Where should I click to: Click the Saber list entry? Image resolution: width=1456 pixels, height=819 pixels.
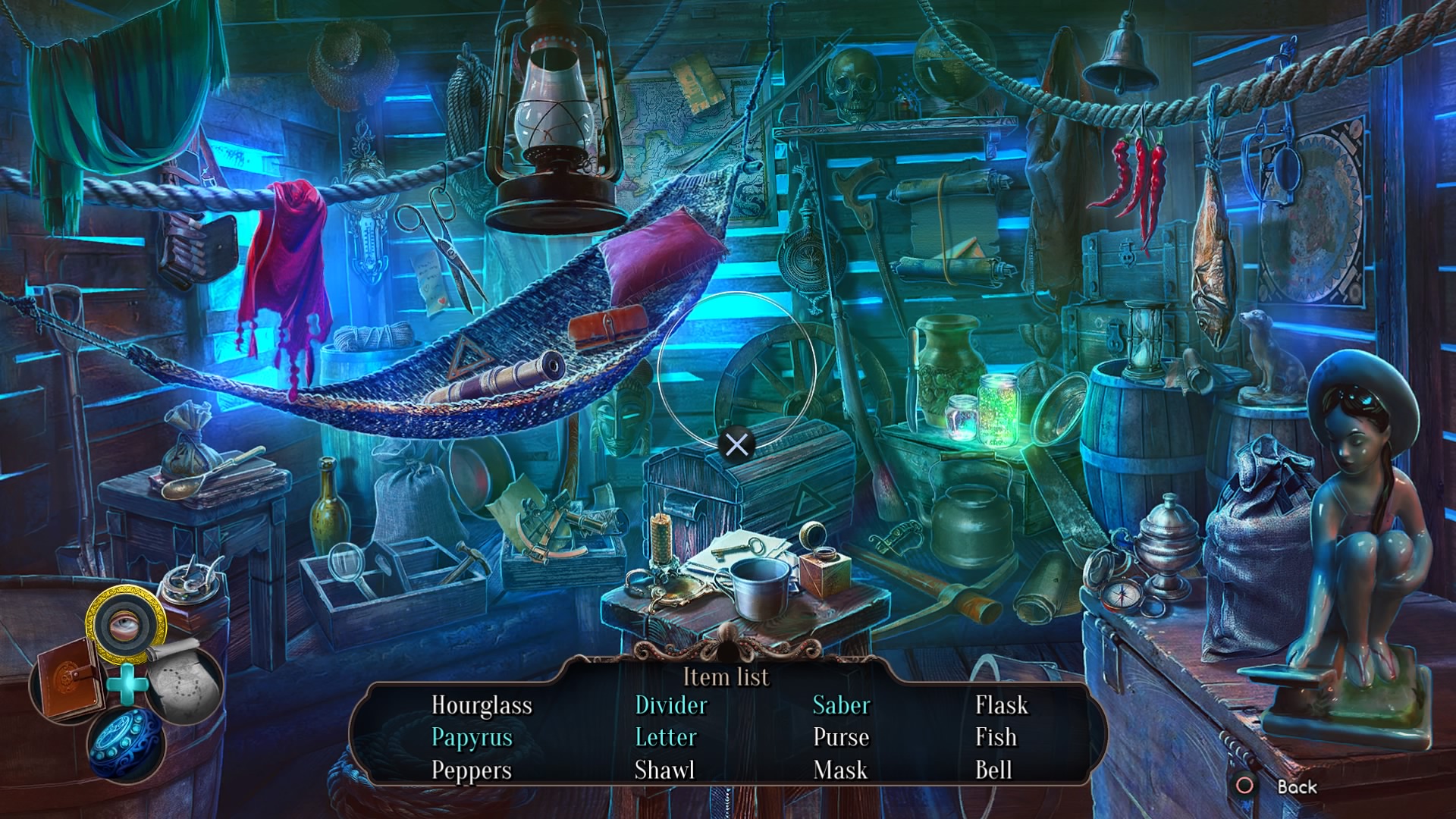[841, 705]
